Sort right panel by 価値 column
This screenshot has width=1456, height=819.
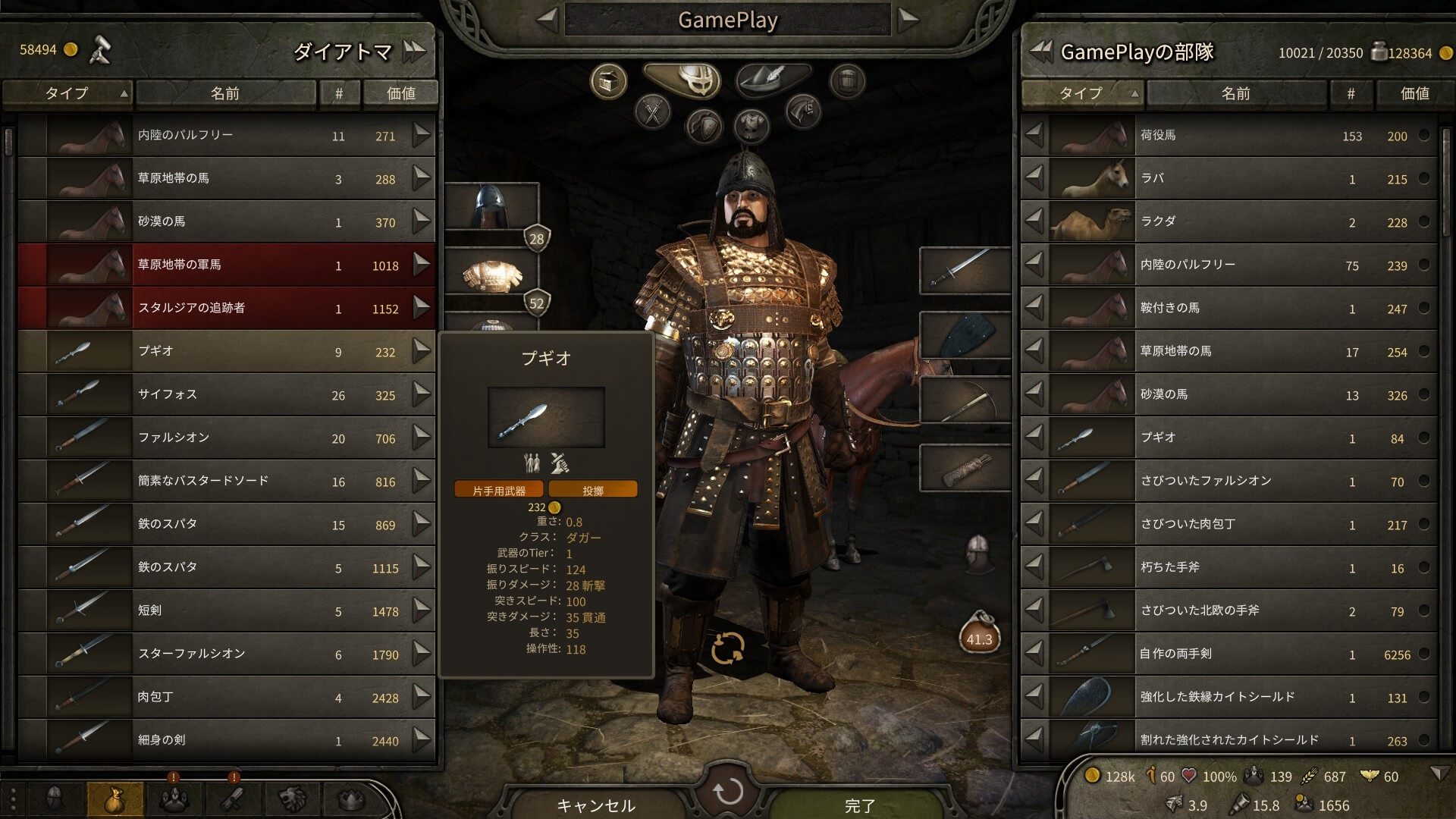[1414, 93]
